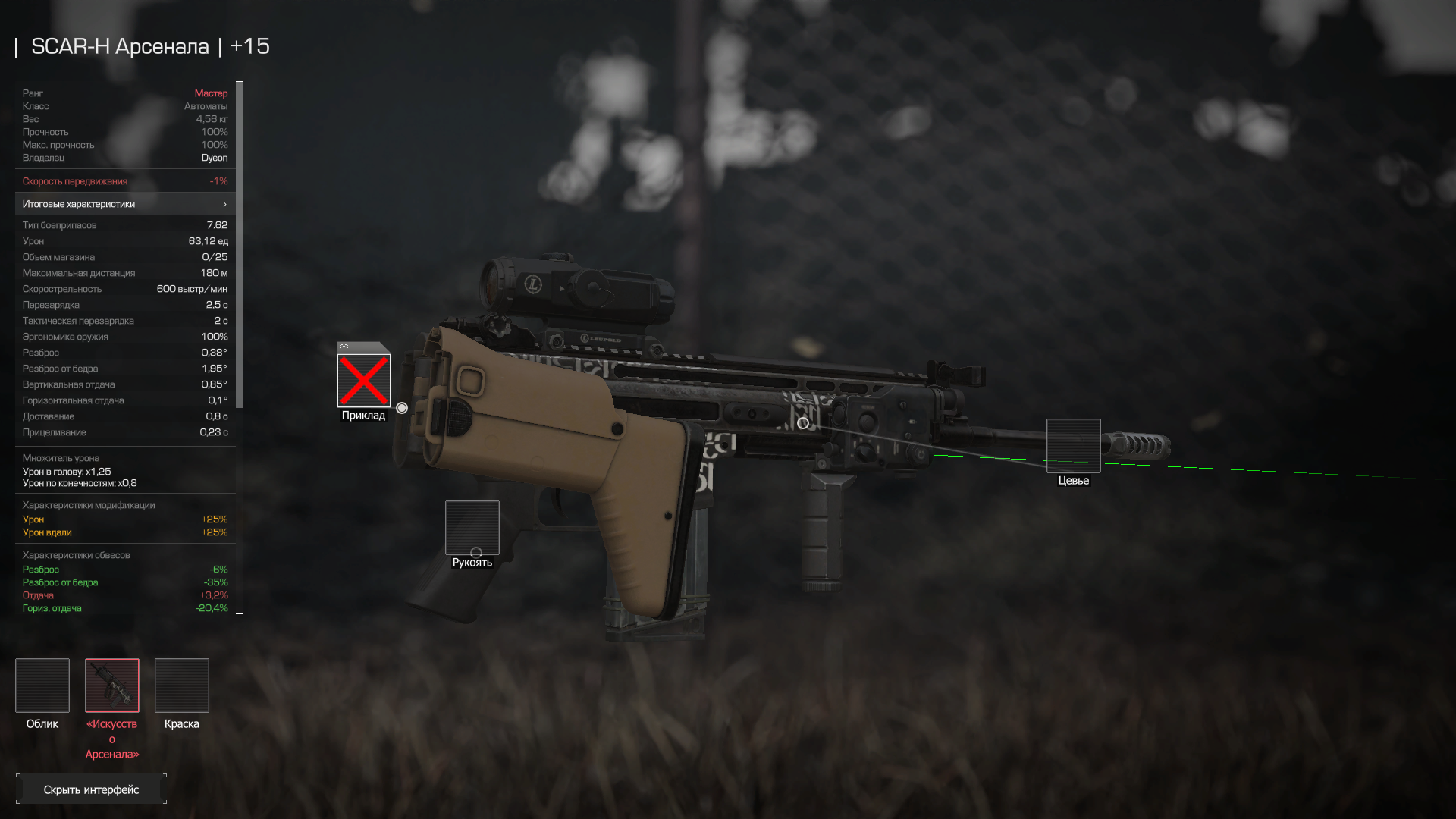The width and height of the screenshot is (1456, 819).
Task: Select the empty Облик appearance slot
Action: coord(42,686)
